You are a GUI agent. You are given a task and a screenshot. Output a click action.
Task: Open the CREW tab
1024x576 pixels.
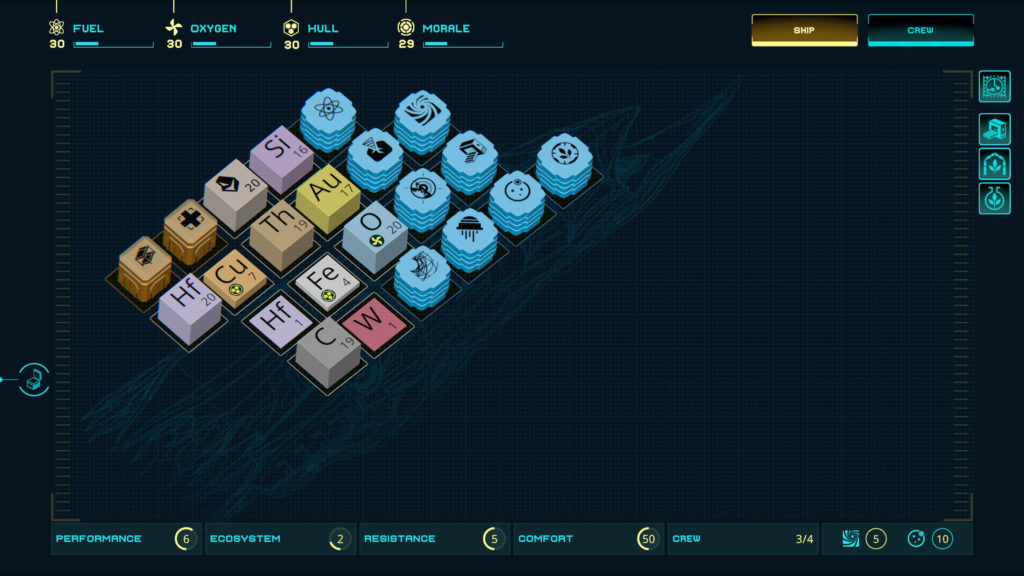920,30
